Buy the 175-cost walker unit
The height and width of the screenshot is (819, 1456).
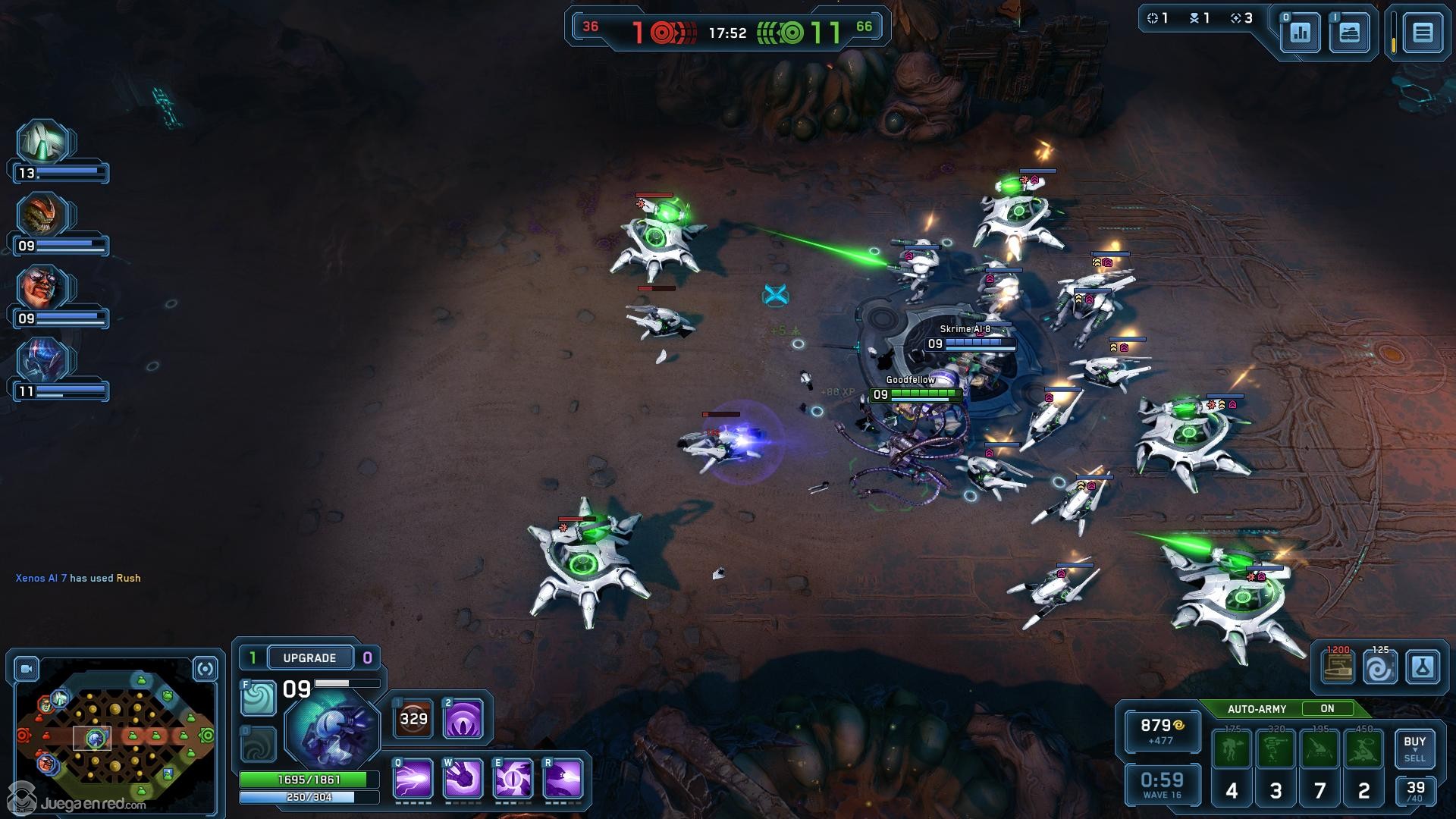tap(1232, 749)
